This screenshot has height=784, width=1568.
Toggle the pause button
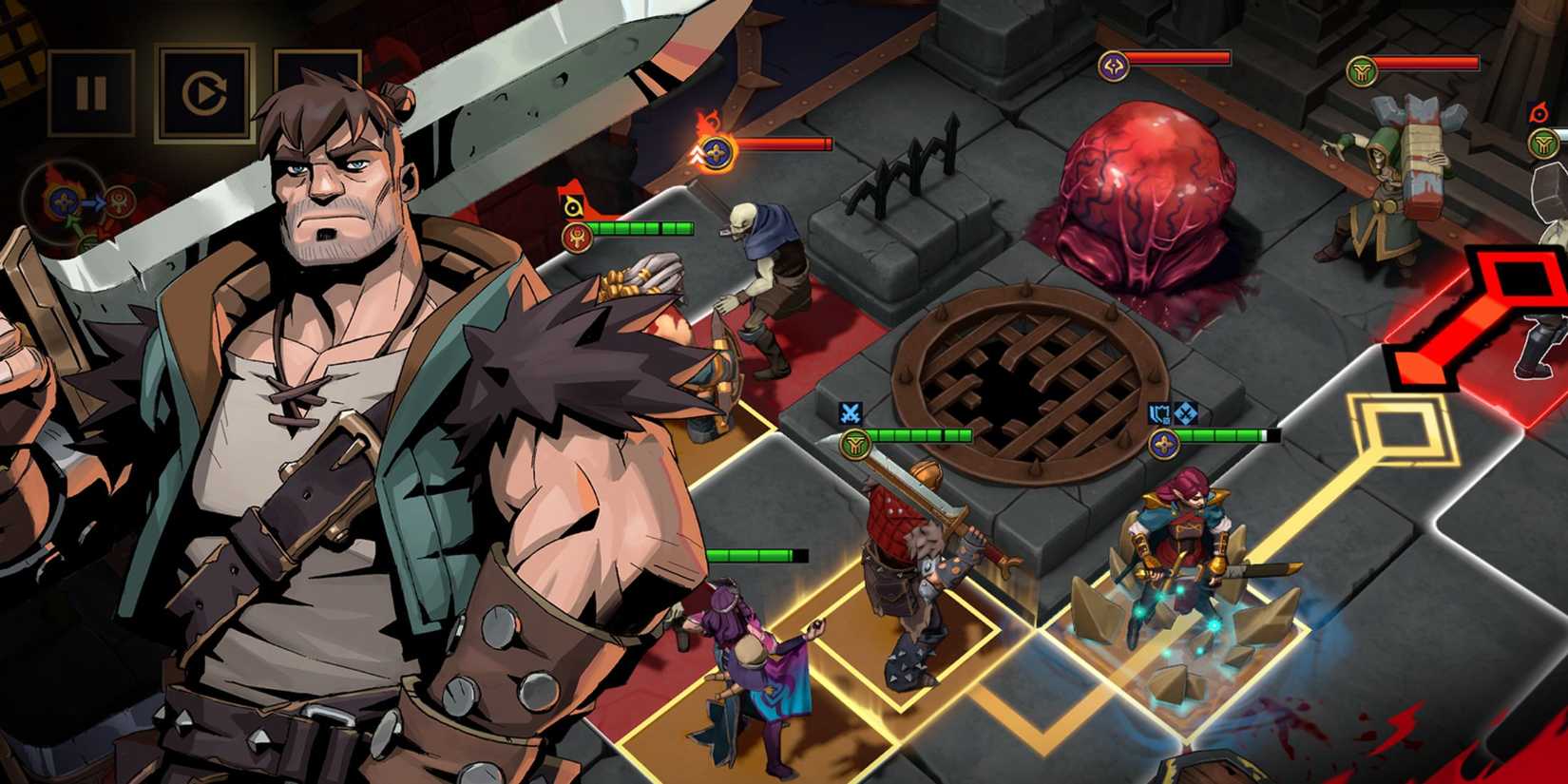[x=92, y=91]
